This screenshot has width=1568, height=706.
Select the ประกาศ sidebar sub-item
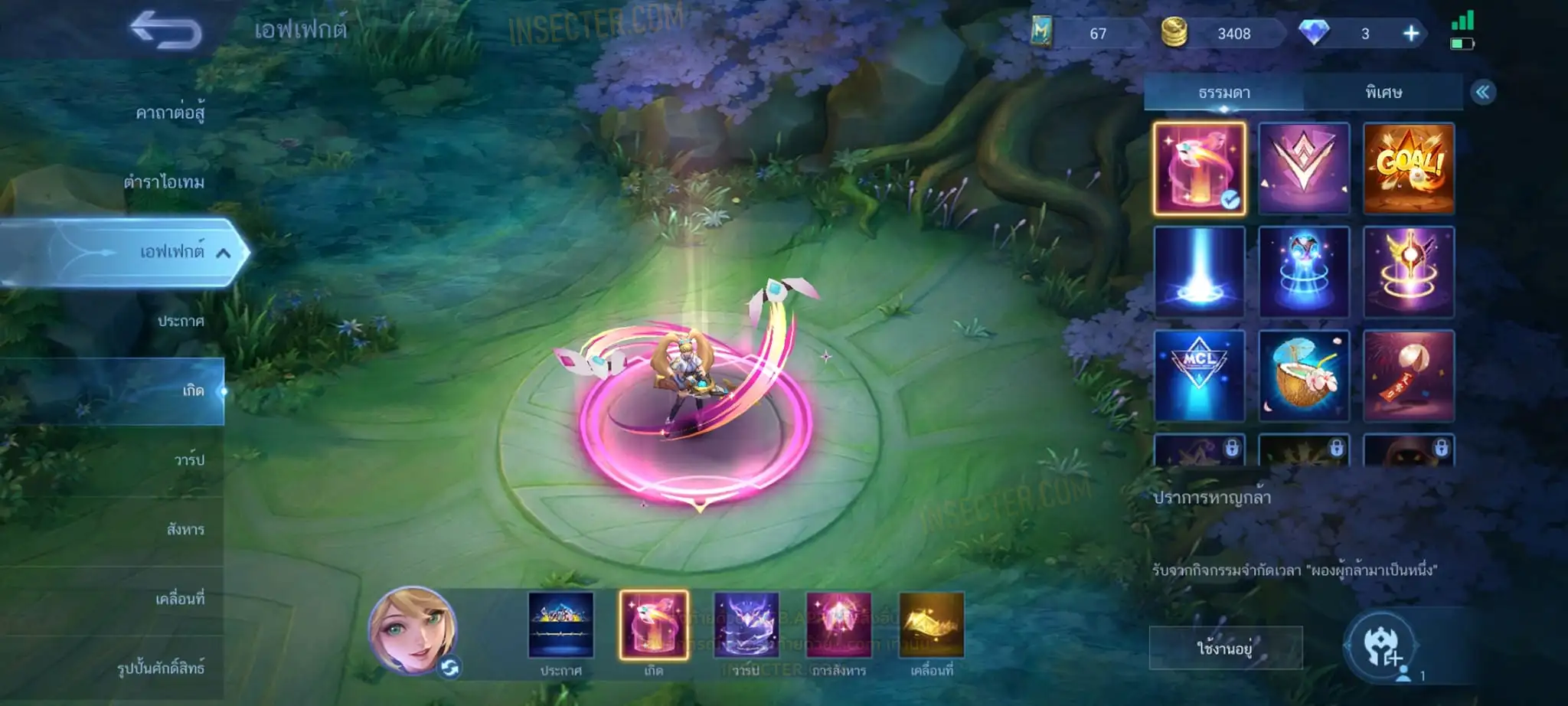click(181, 322)
